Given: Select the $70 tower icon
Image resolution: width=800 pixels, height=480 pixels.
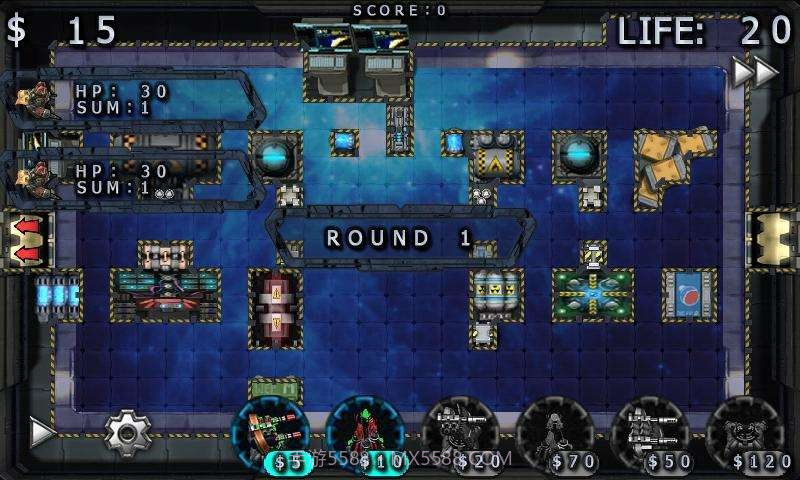Looking at the screenshot, I should (555, 432).
